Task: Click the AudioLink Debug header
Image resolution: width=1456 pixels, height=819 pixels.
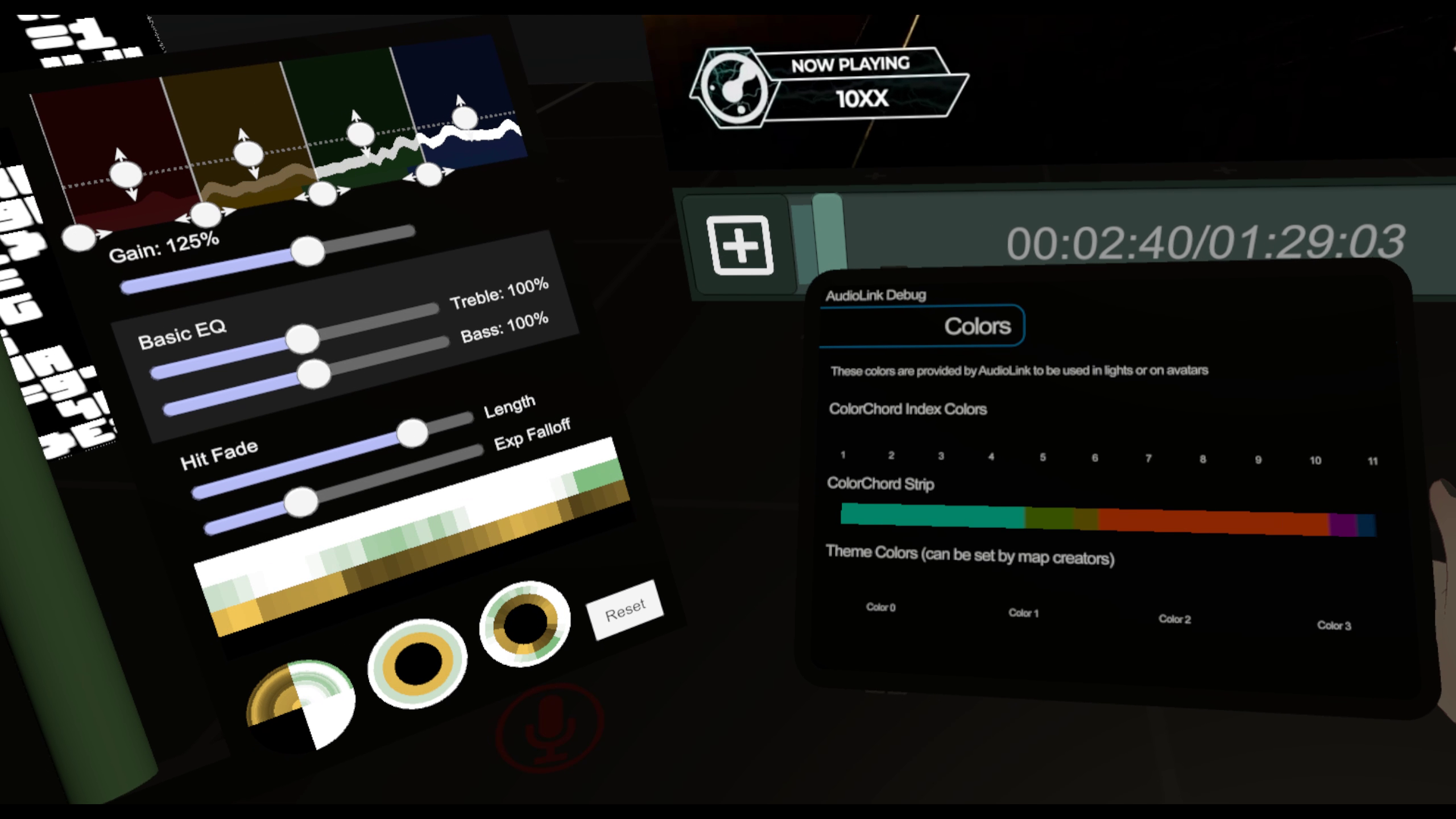Action: (876, 295)
